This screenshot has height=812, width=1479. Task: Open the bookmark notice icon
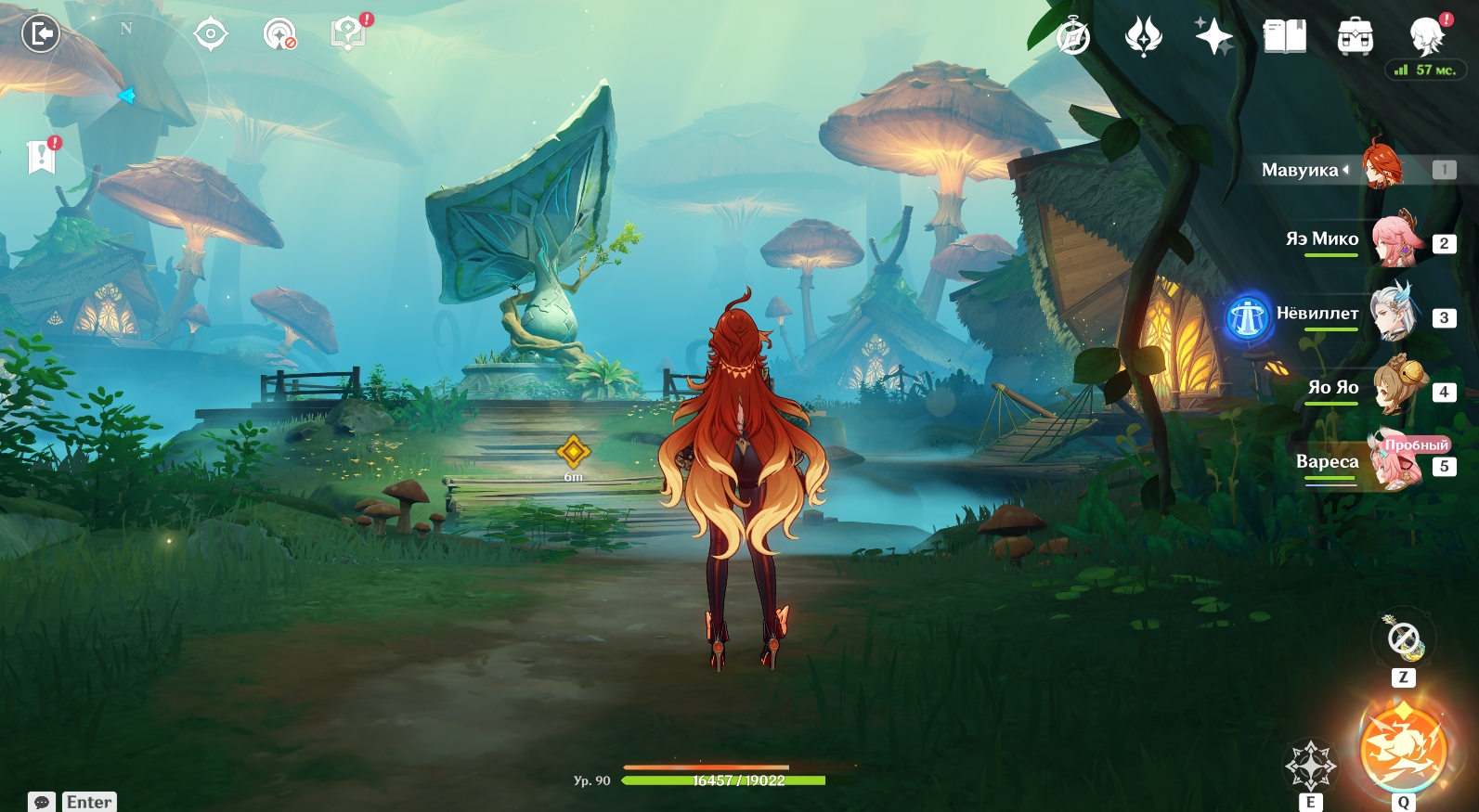tap(42, 158)
